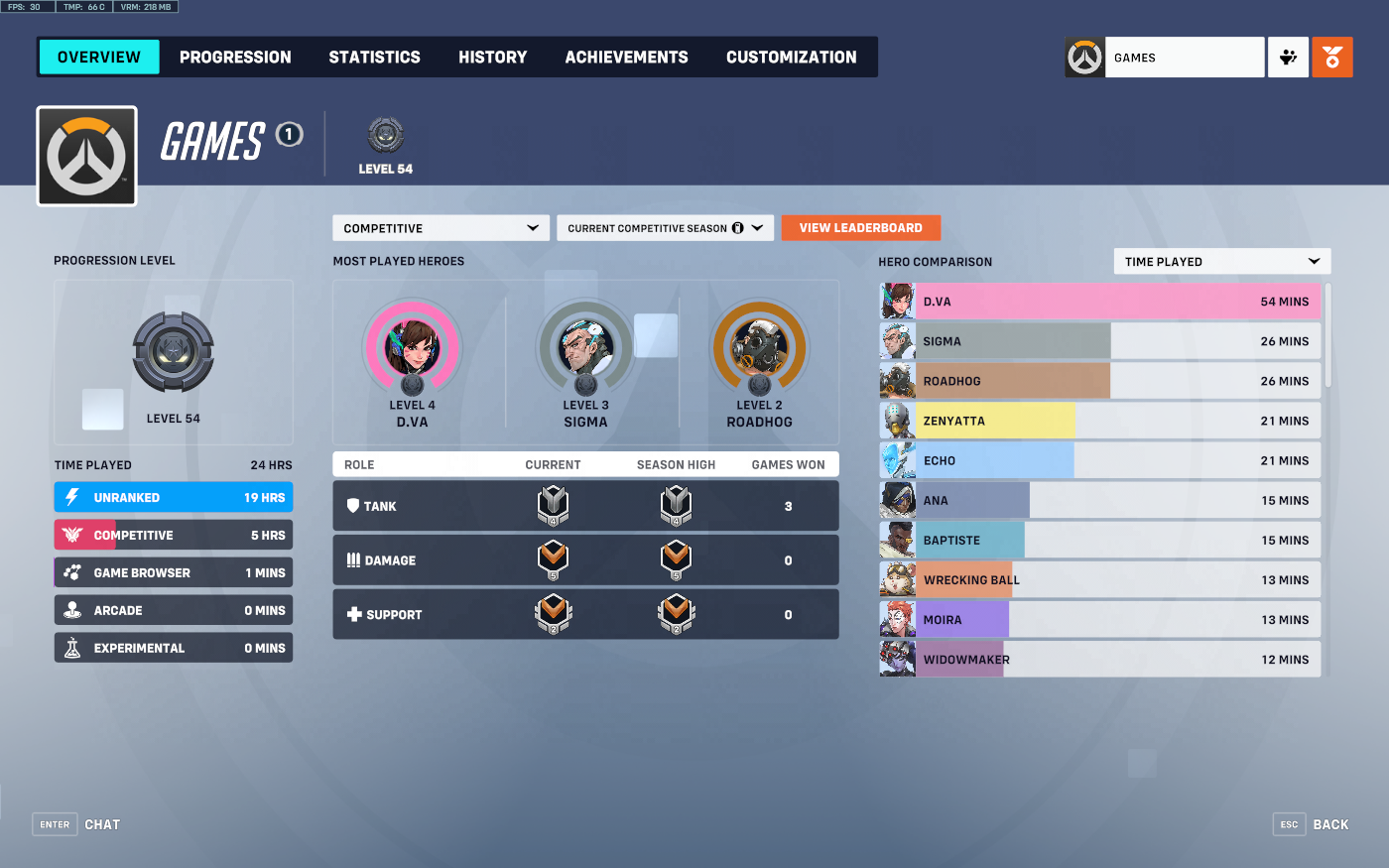Change the Hero Comparison Time Played dropdown
This screenshot has height=868, width=1389.
[x=1221, y=261]
